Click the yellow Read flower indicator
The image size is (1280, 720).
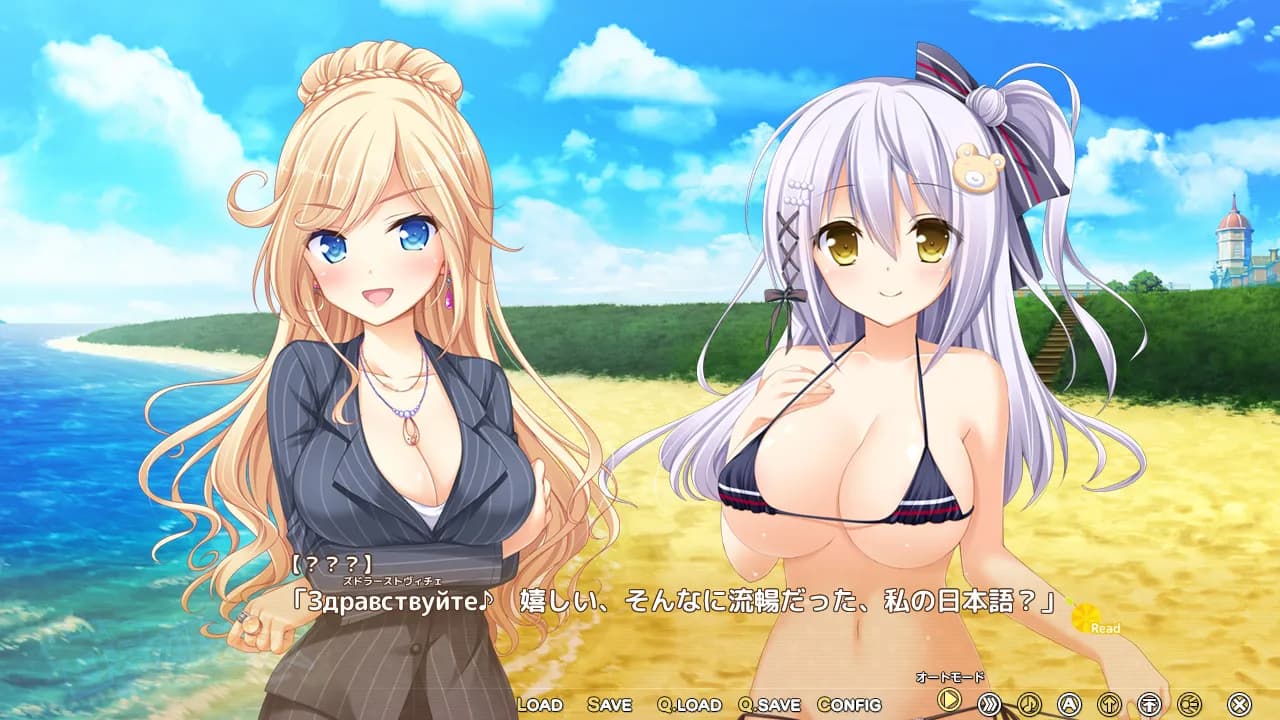point(1085,621)
